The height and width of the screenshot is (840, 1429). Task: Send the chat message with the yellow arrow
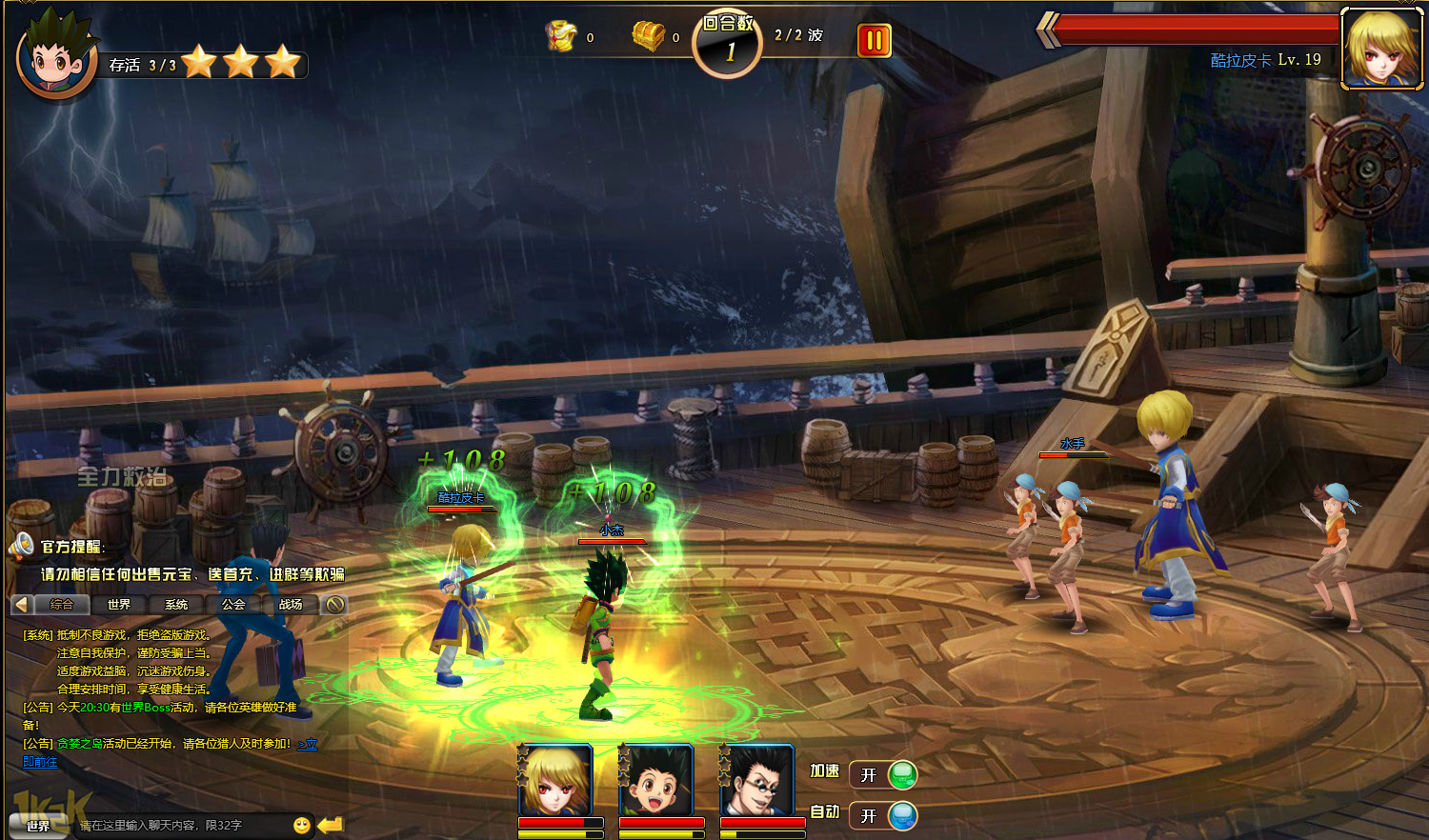pyautogui.click(x=331, y=825)
